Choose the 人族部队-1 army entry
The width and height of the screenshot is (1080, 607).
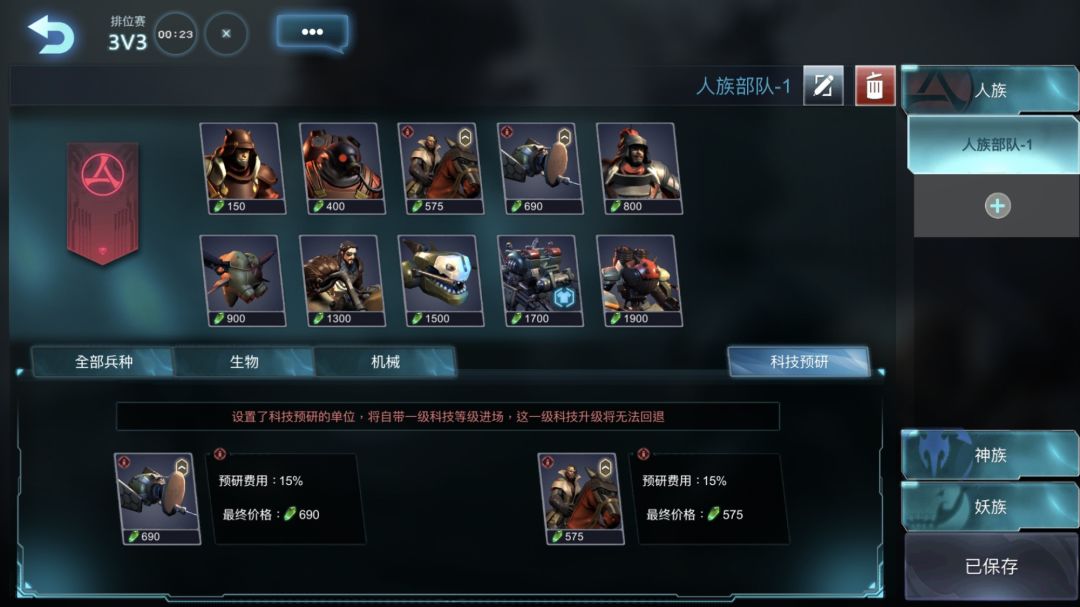[996, 145]
